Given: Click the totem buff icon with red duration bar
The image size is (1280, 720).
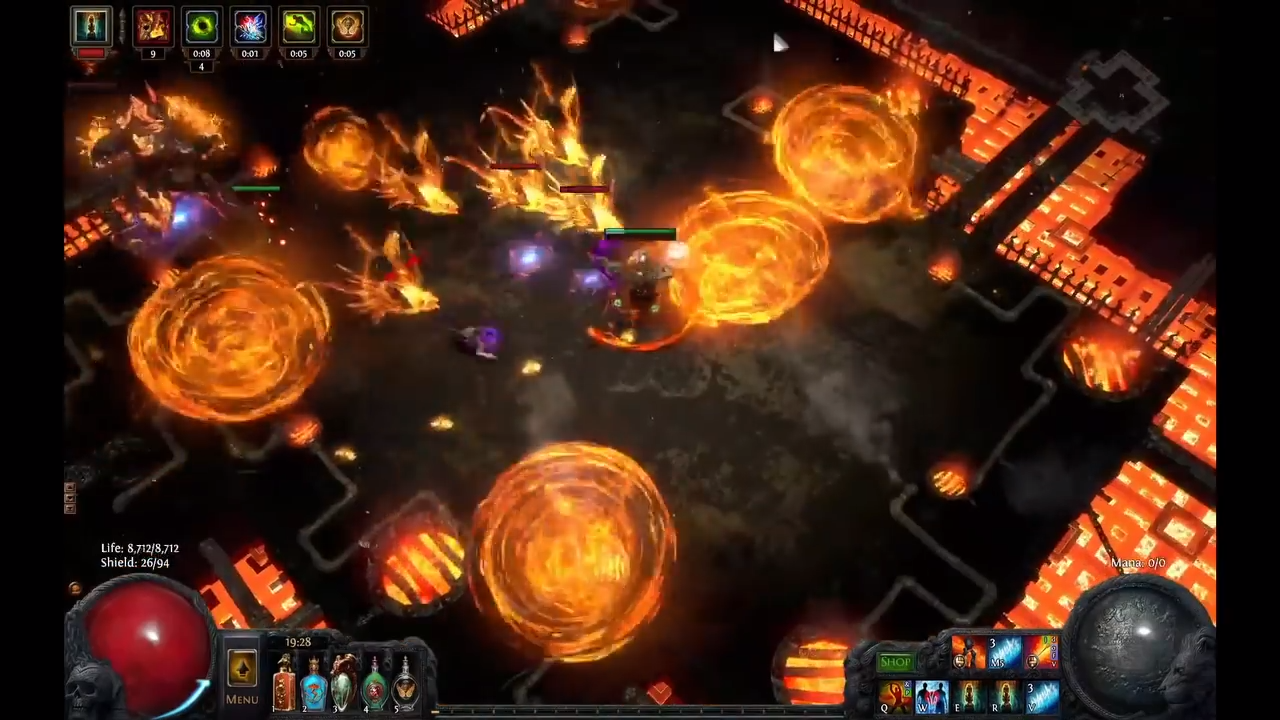Looking at the screenshot, I should click(91, 26).
